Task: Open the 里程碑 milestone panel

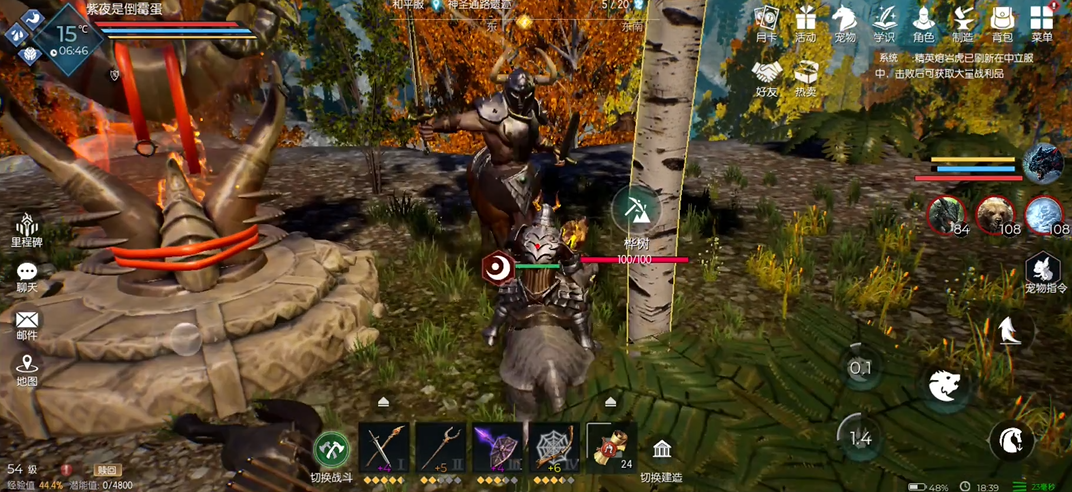Action: coord(27,226)
